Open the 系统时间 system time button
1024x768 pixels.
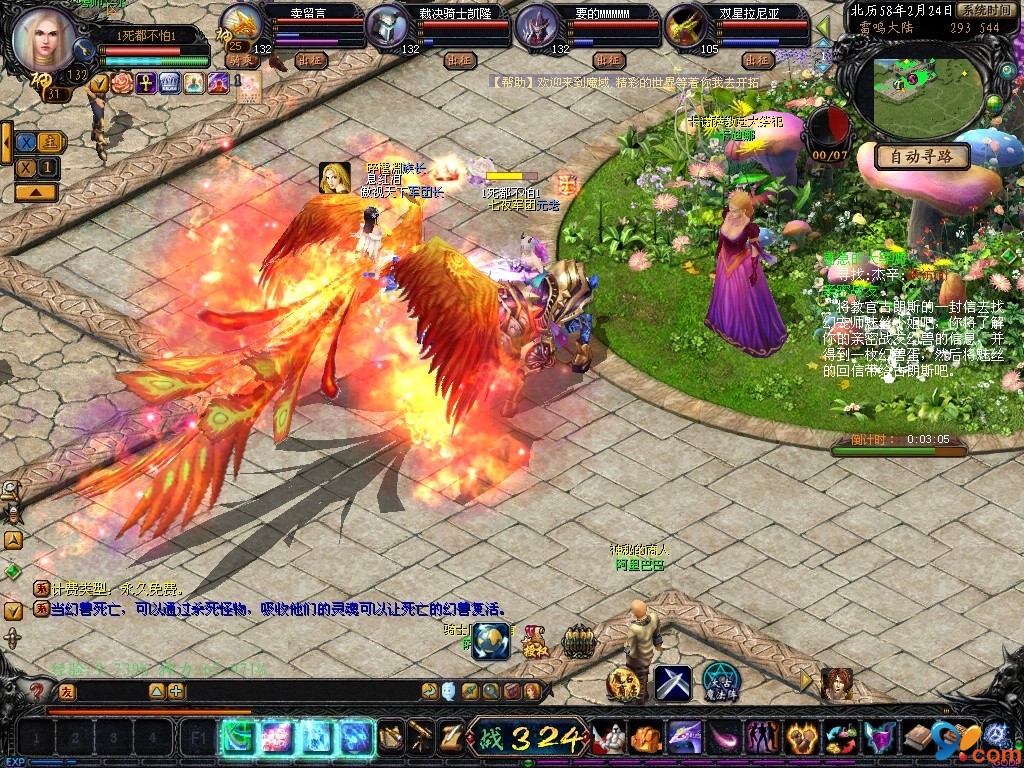point(984,9)
